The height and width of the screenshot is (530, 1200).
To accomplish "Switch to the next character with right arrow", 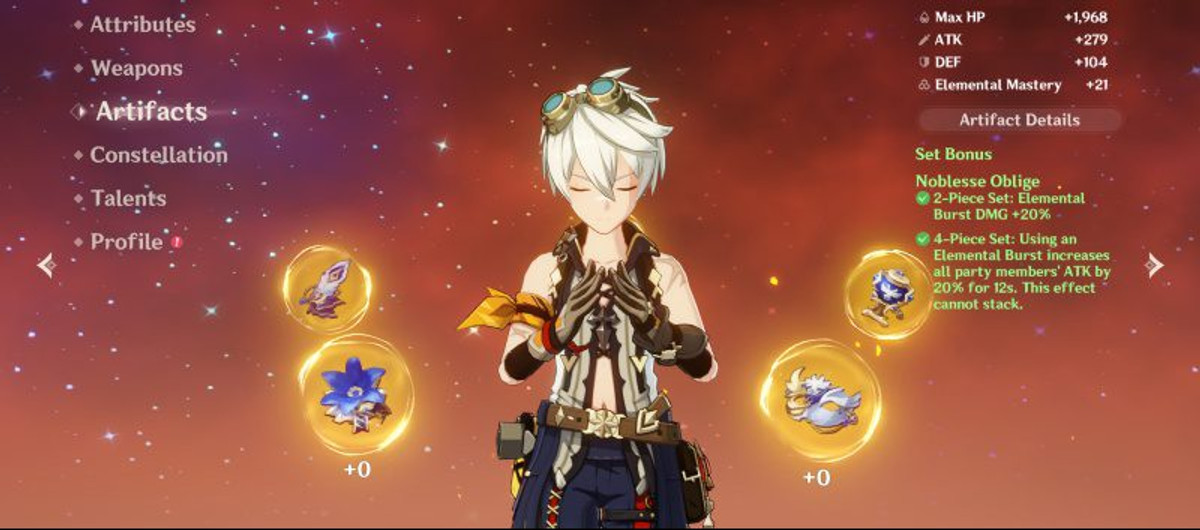I will coord(1154,265).
